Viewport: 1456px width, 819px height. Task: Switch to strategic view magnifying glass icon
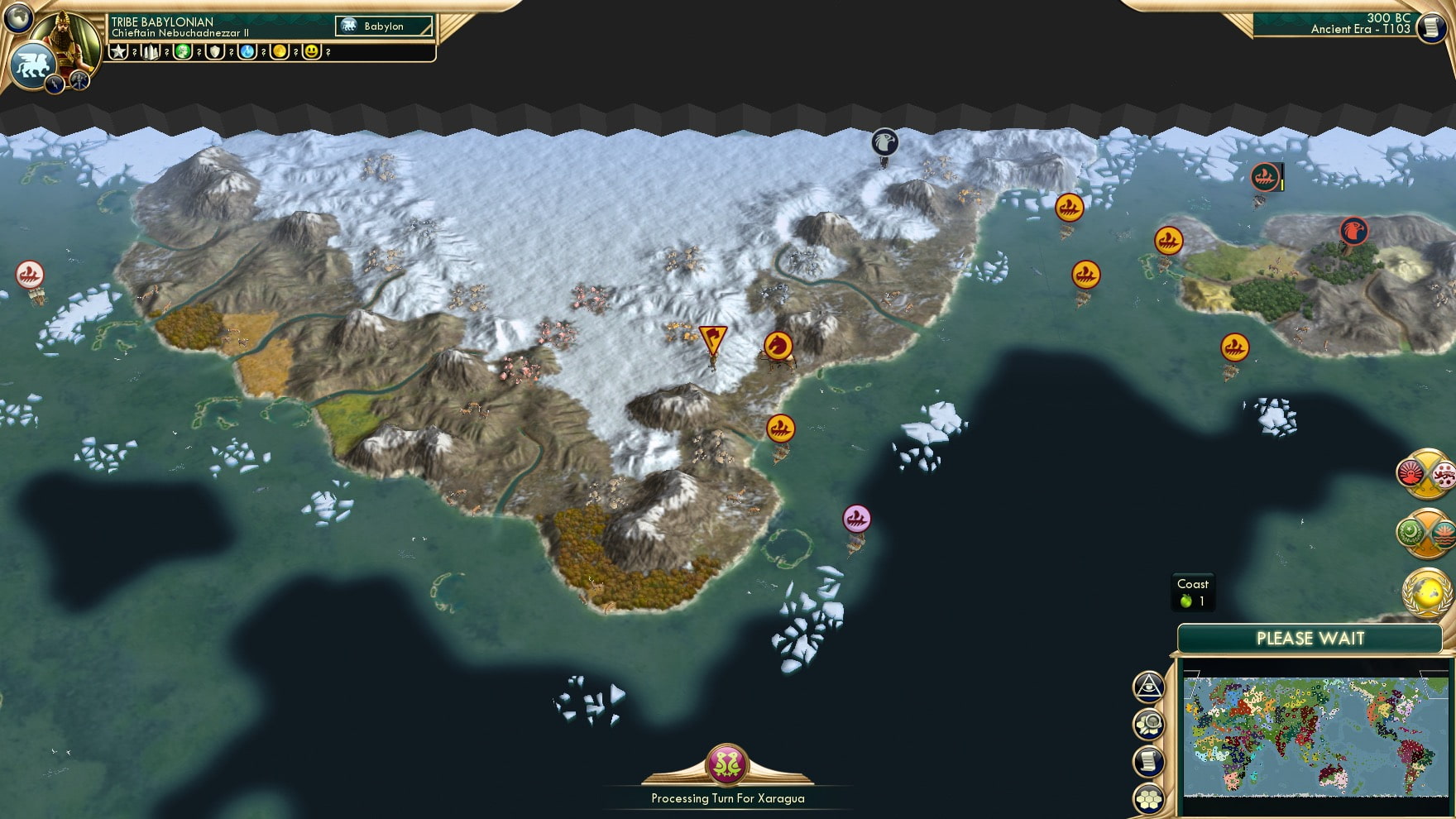1149,724
